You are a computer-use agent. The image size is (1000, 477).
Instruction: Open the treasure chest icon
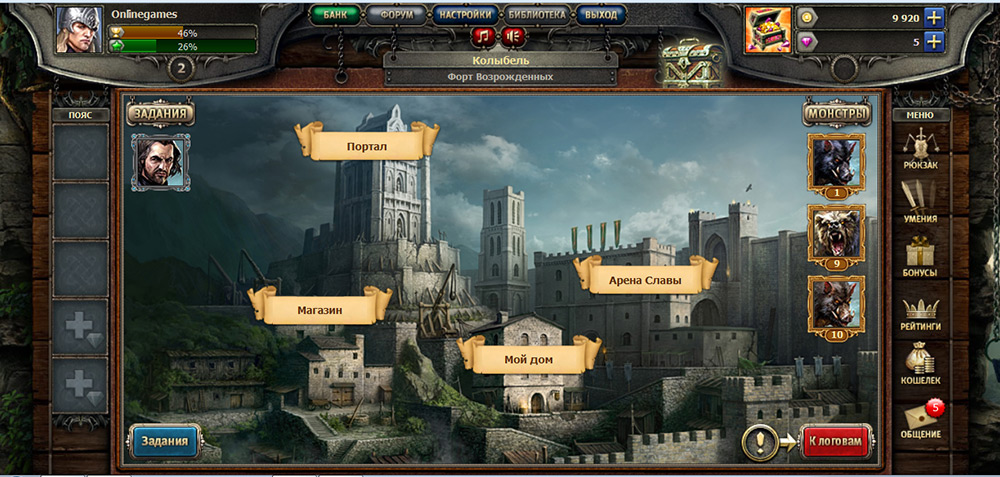click(768, 29)
